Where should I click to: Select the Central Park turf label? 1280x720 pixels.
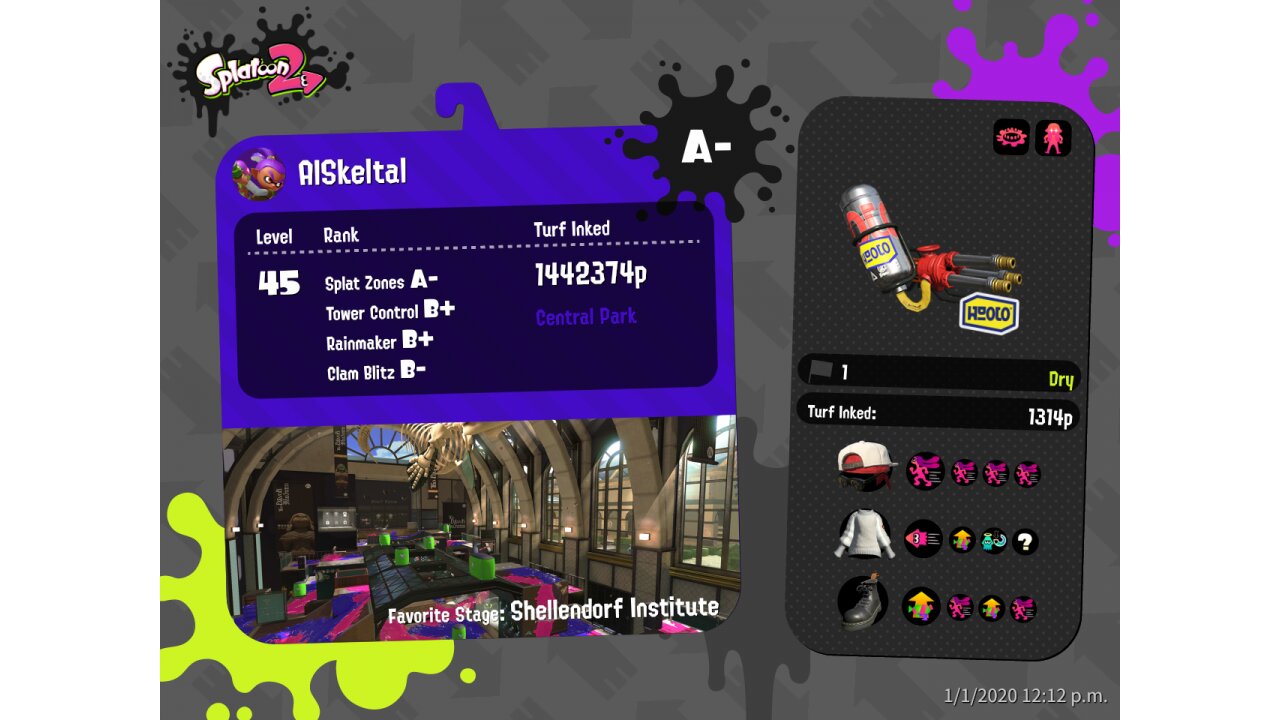[586, 317]
